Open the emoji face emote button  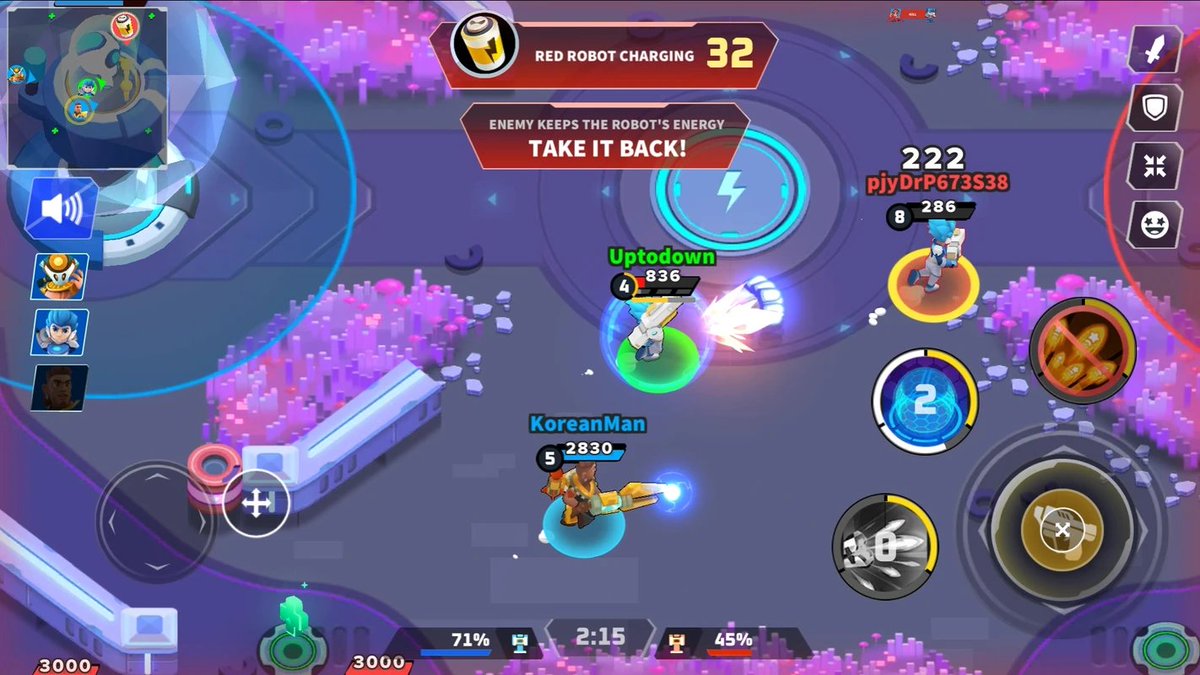point(1155,224)
